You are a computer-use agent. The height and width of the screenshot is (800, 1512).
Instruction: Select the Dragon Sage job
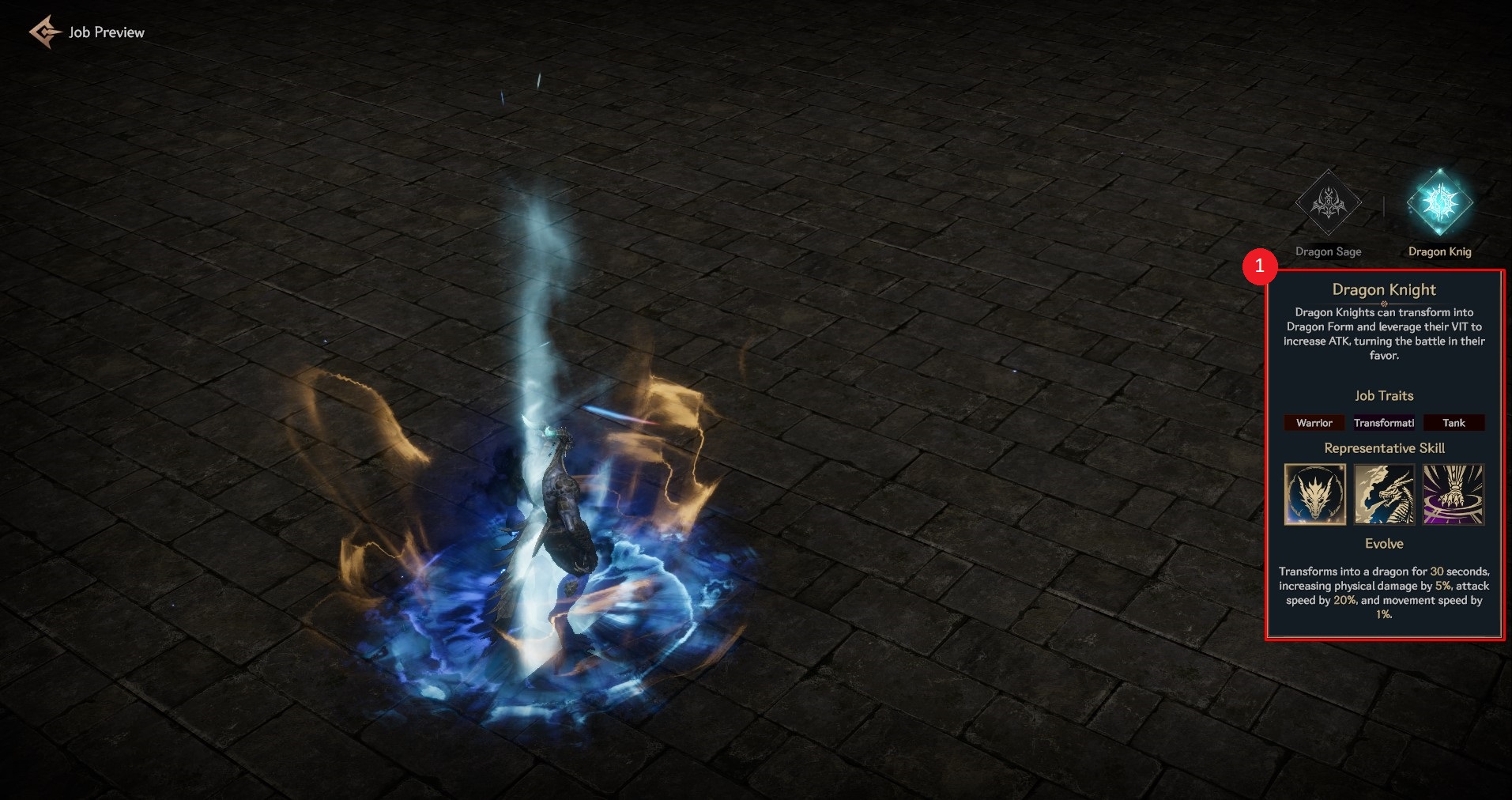(1328, 204)
